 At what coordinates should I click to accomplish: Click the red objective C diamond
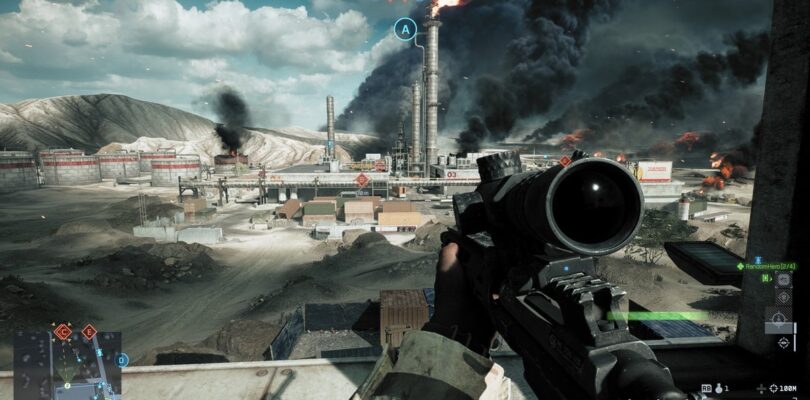pyautogui.click(x=63, y=331)
